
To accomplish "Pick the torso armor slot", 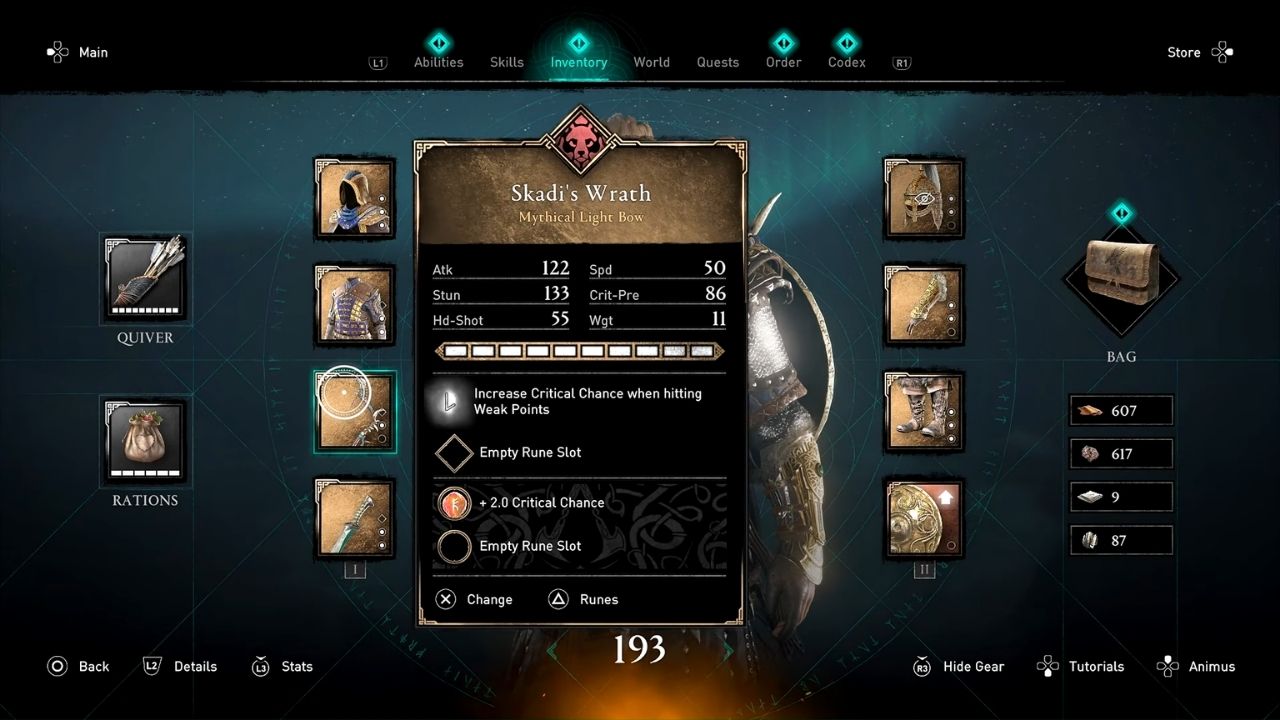I will tap(355, 305).
